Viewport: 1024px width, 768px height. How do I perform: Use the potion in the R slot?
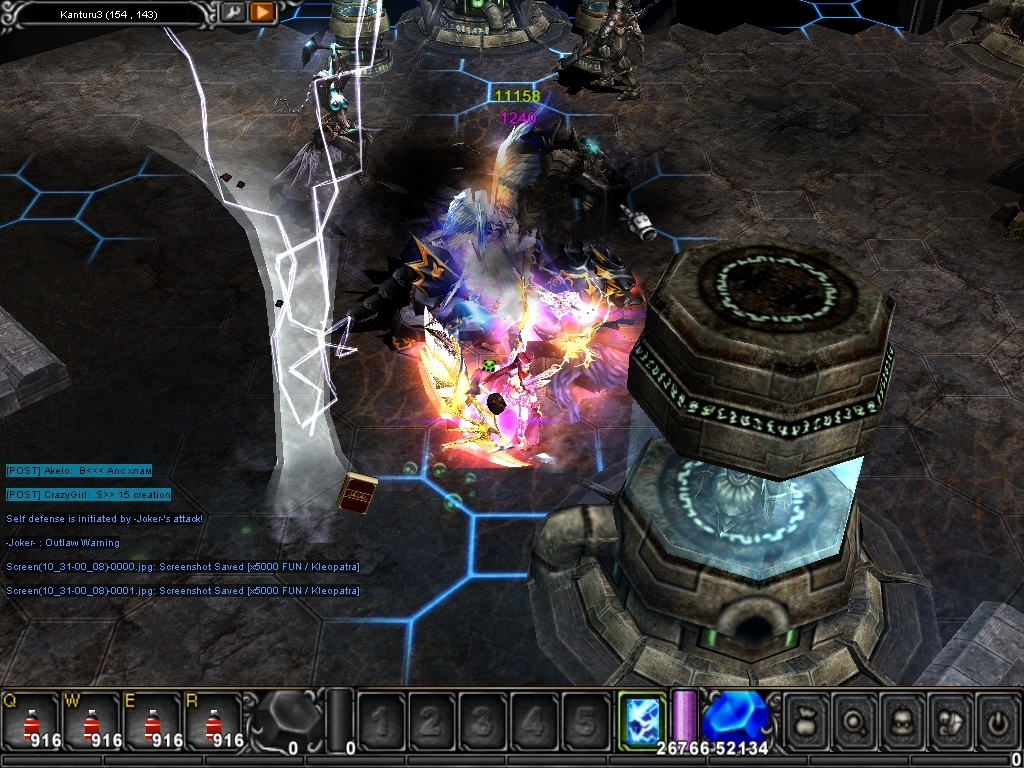point(212,722)
